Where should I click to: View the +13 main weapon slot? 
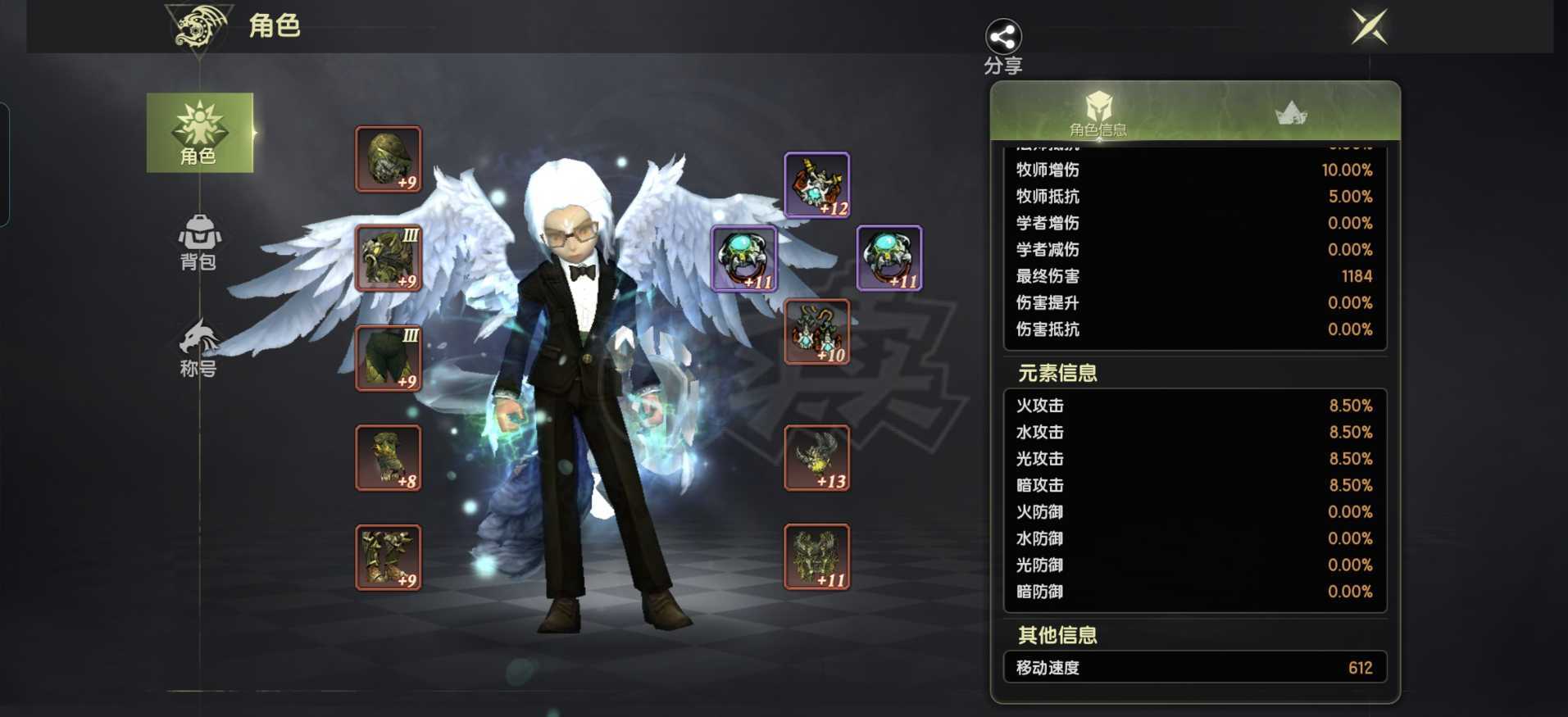[x=817, y=458]
